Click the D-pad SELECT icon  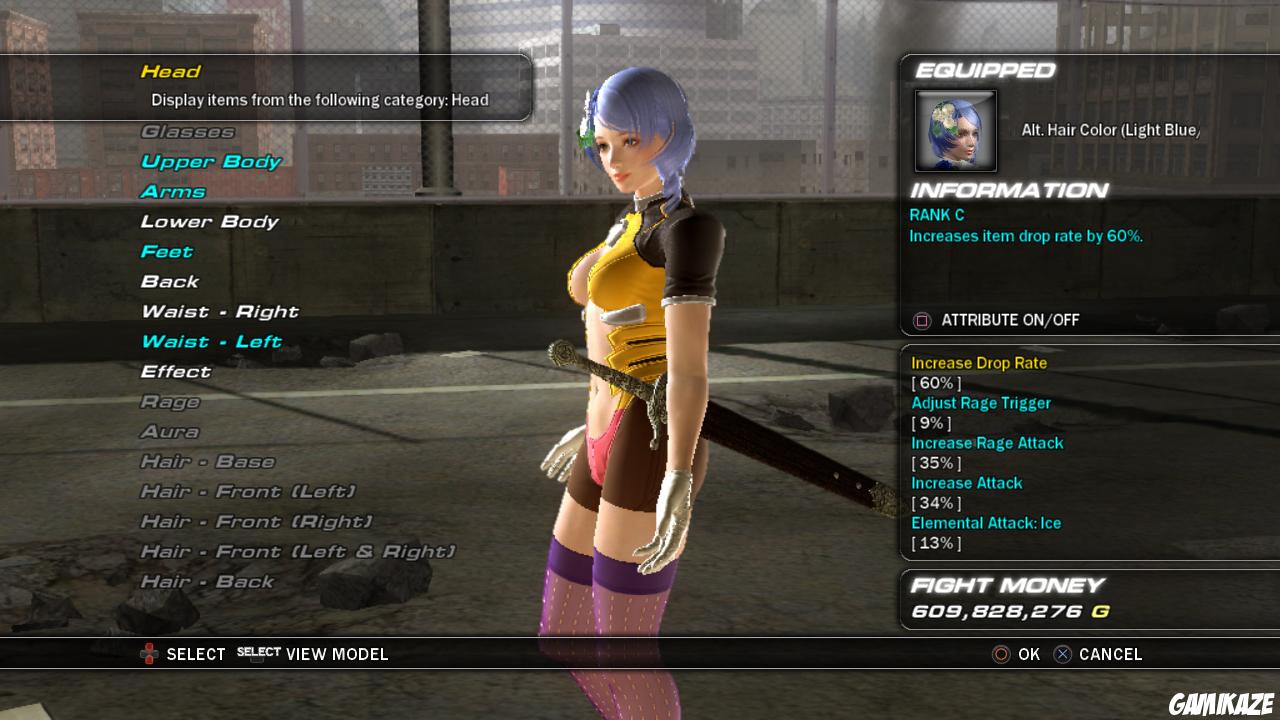[x=149, y=653]
